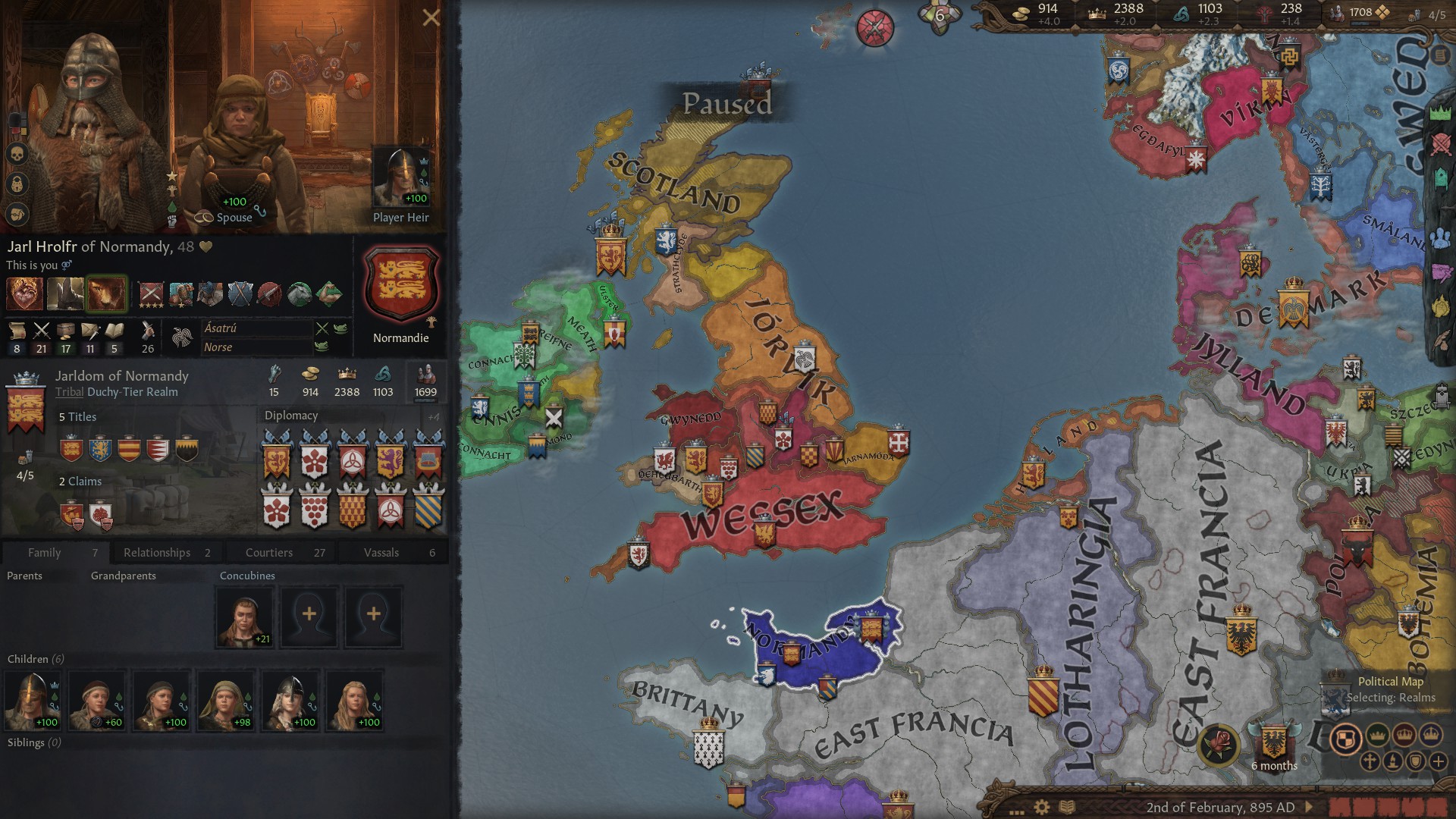Click the Tribal government link
The width and height of the screenshot is (1456, 819).
[x=69, y=392]
